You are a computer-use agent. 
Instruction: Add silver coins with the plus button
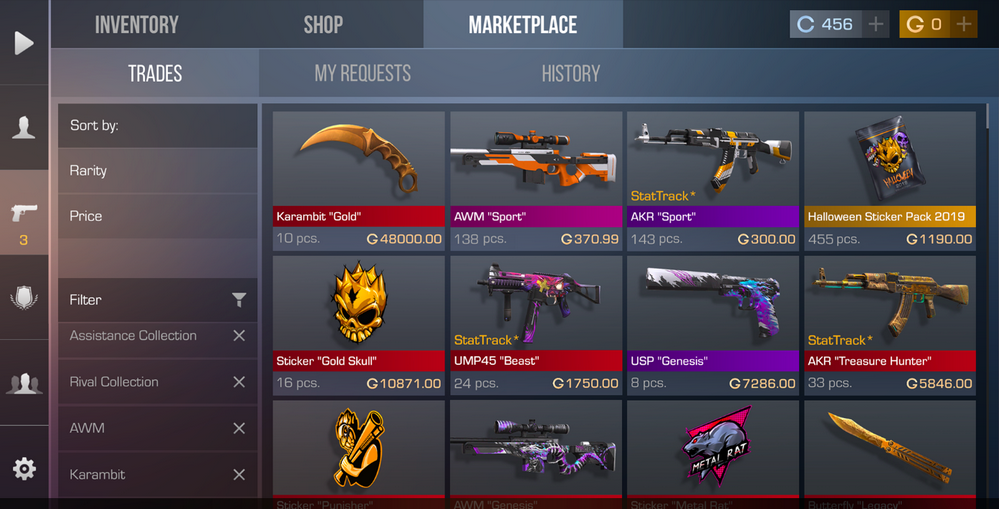pyautogui.click(x=876, y=25)
